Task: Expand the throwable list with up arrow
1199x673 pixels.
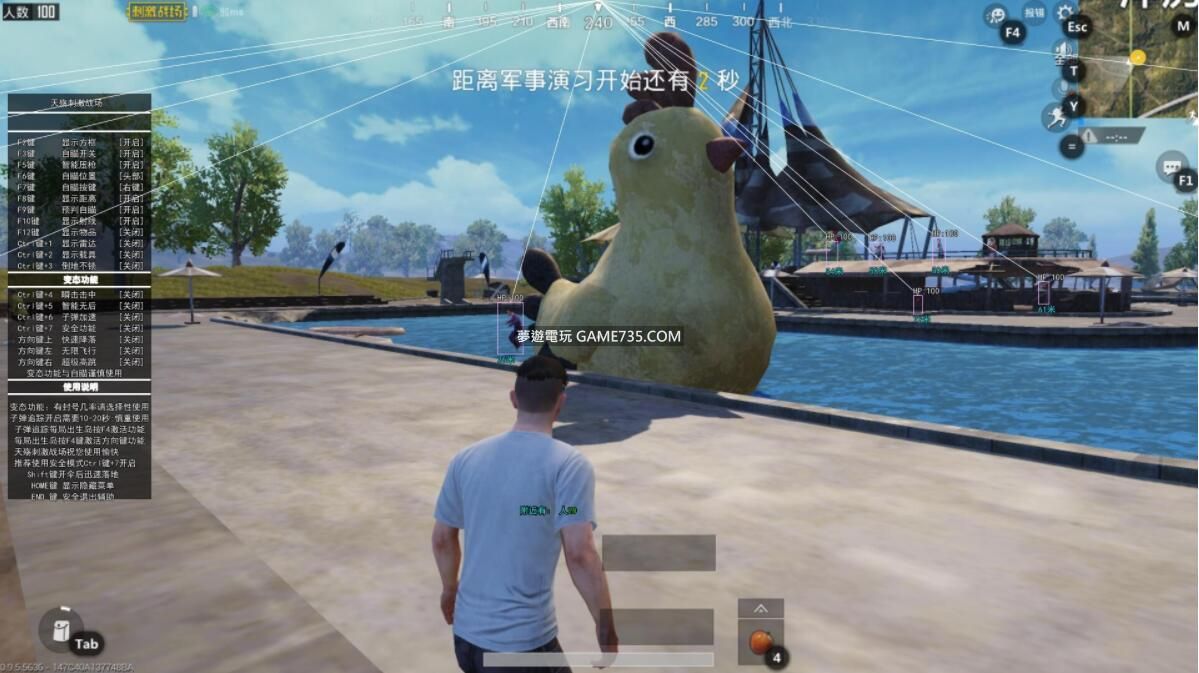Action: click(x=761, y=608)
